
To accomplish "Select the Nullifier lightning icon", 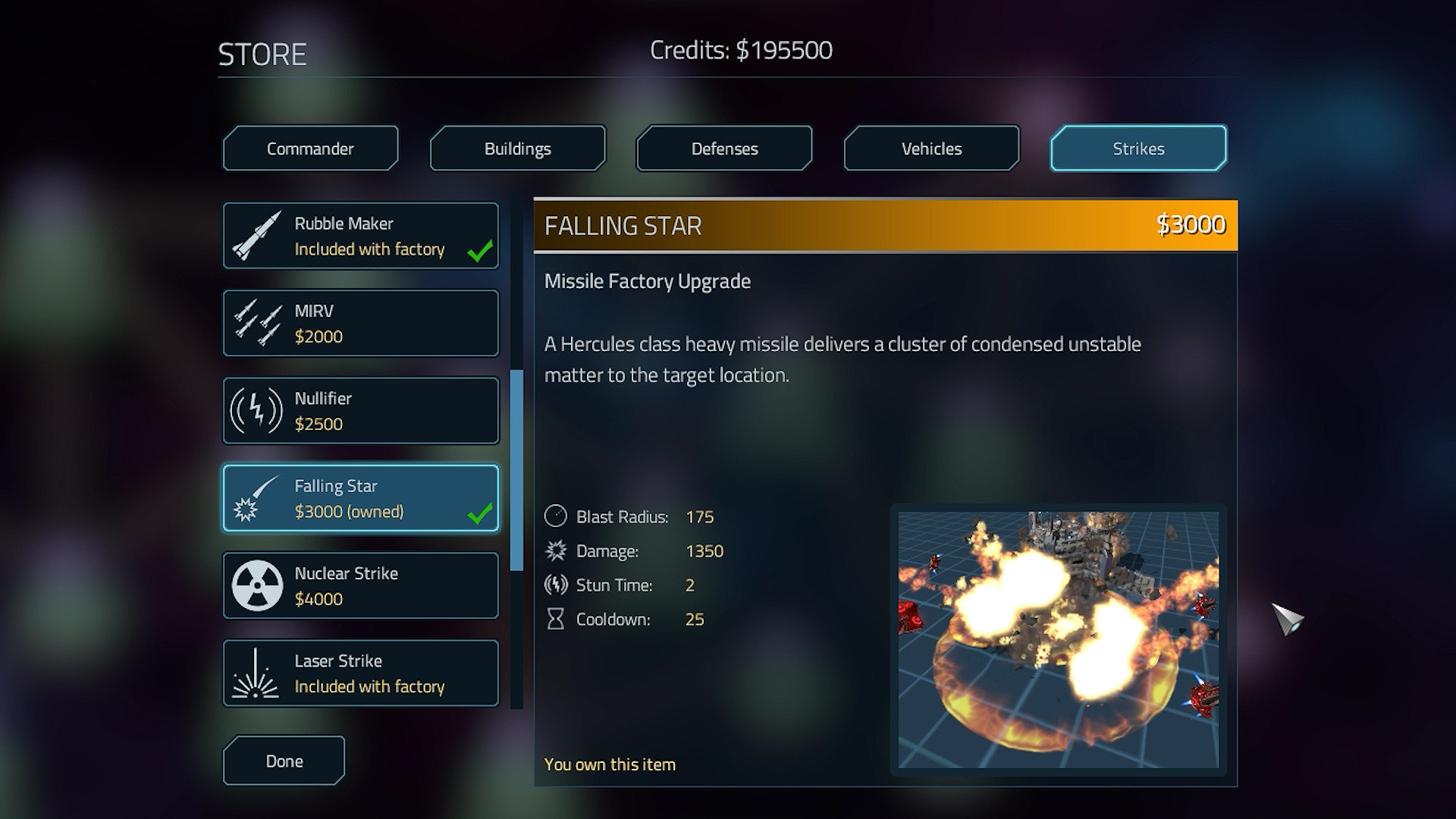I will (x=256, y=410).
